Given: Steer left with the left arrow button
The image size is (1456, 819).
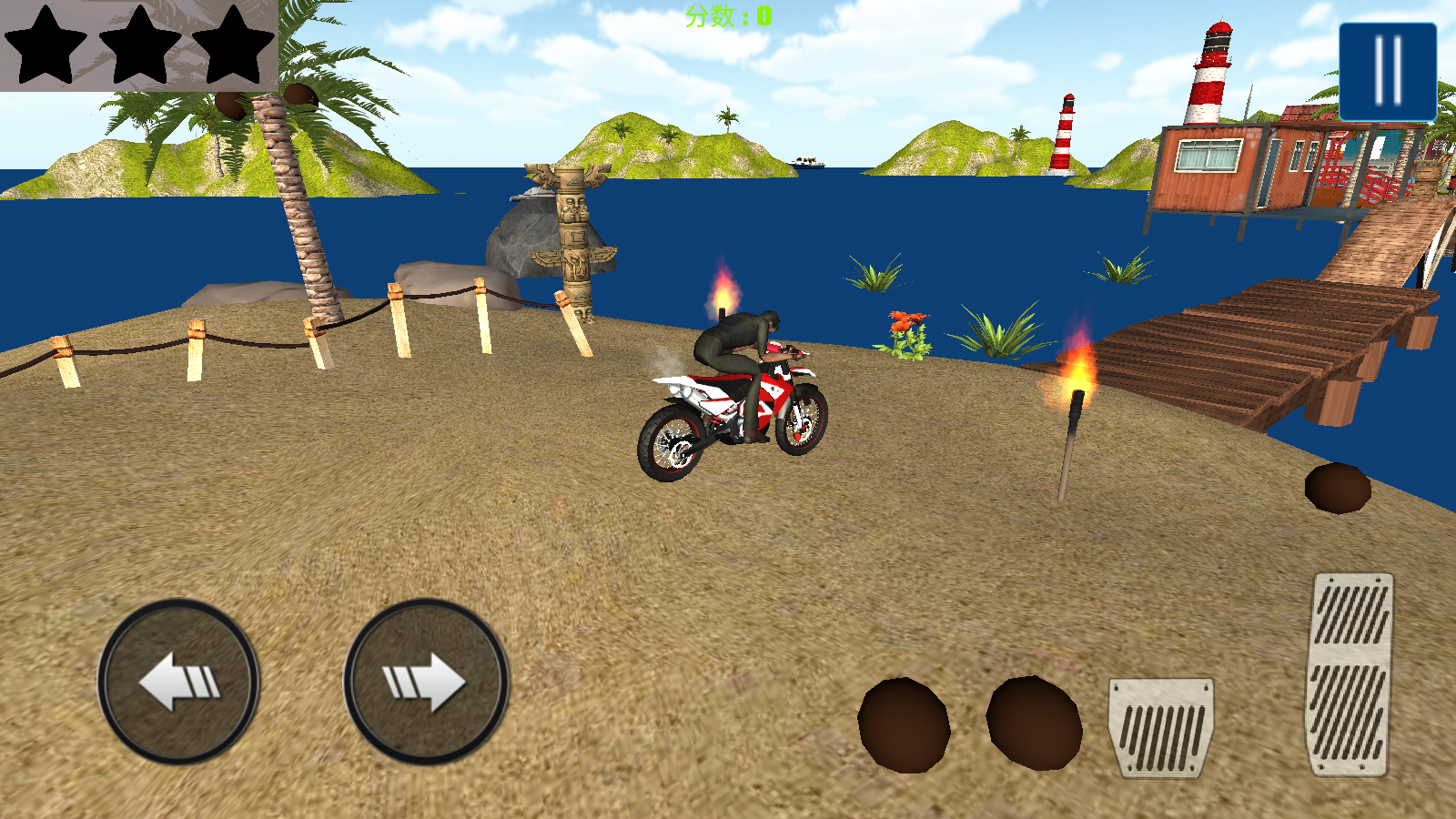Looking at the screenshot, I should 178,681.
